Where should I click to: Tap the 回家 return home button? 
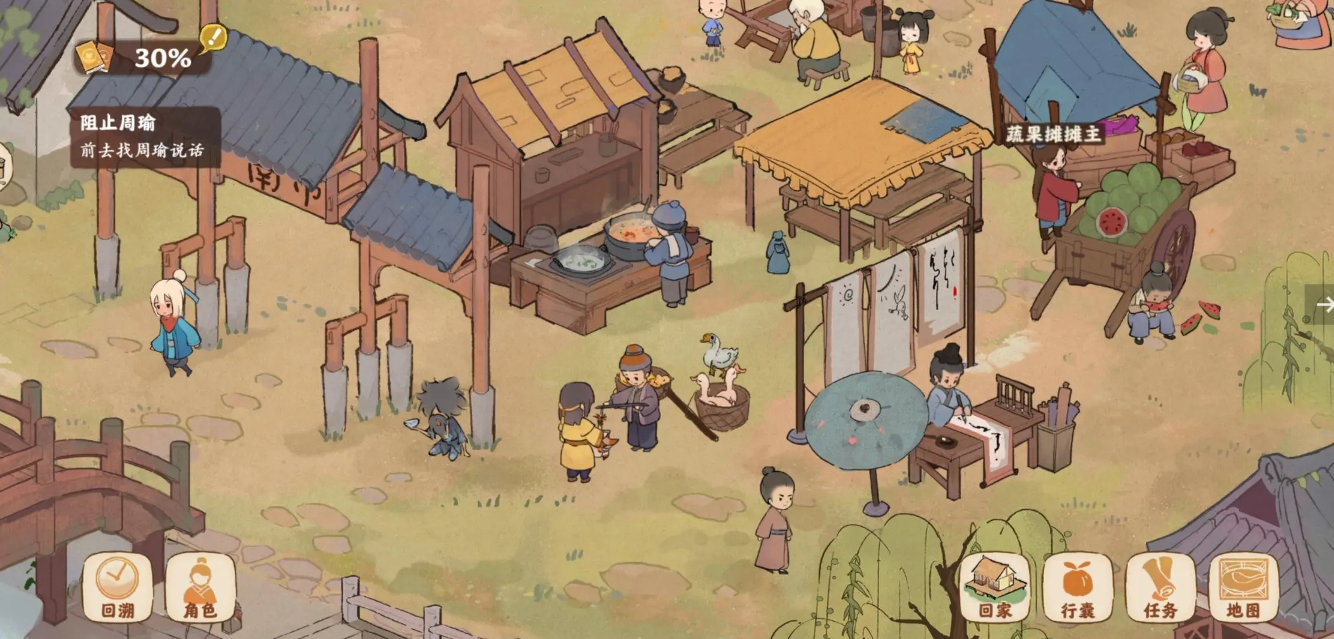tap(994, 587)
